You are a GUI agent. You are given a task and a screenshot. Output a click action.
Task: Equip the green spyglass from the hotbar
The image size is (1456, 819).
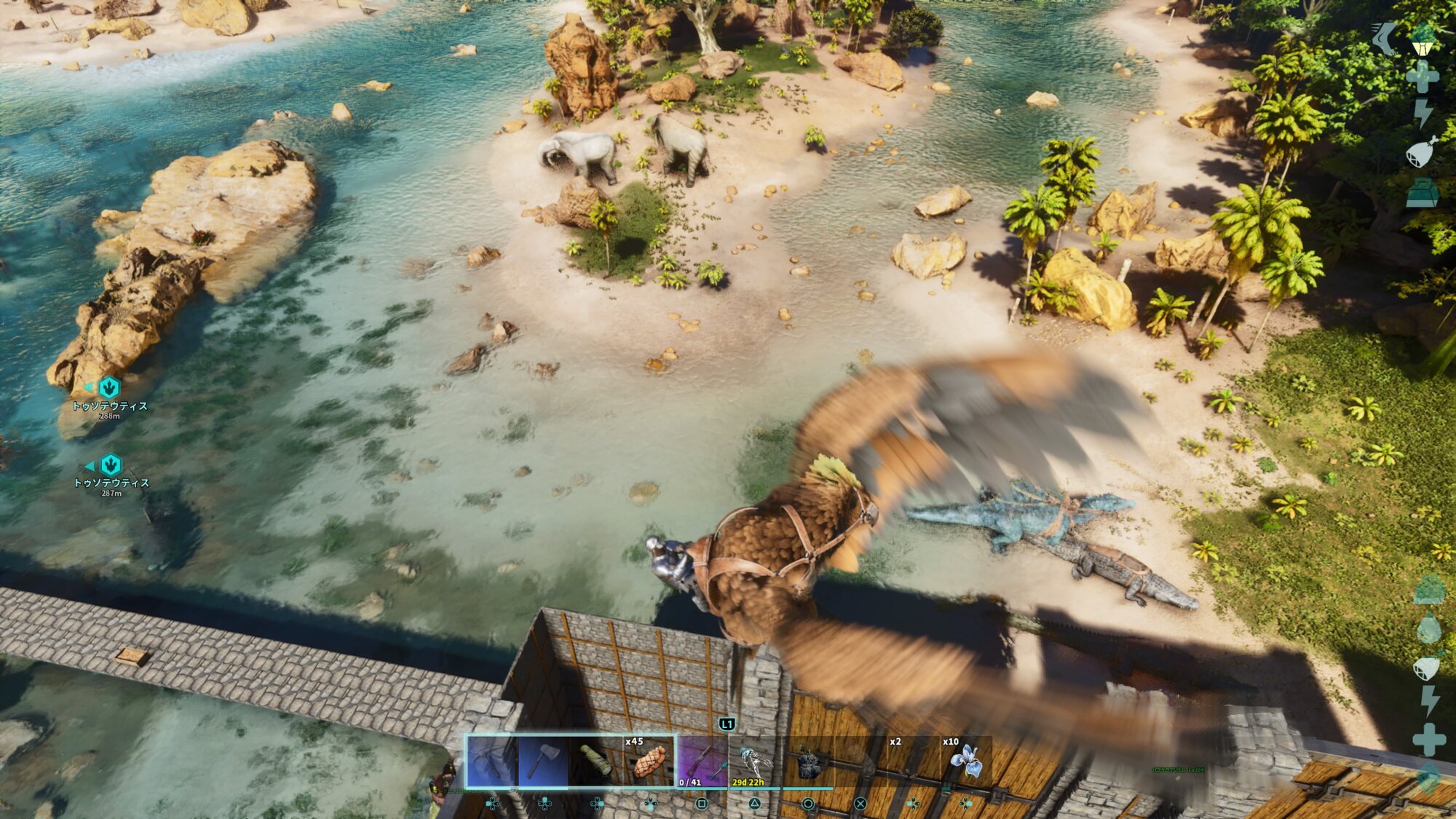pyautogui.click(x=596, y=761)
